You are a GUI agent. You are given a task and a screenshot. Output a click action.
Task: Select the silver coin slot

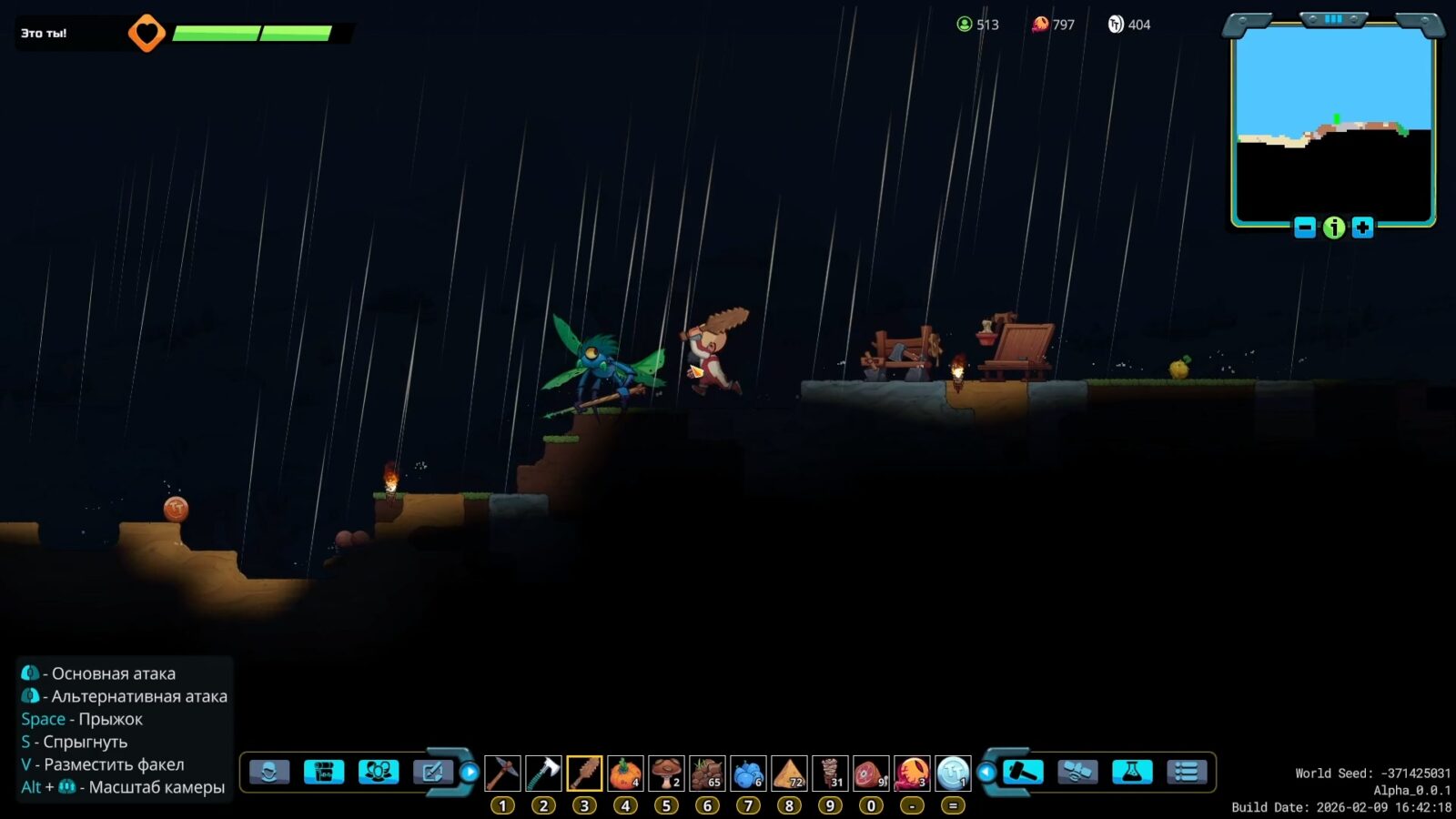coord(953,773)
